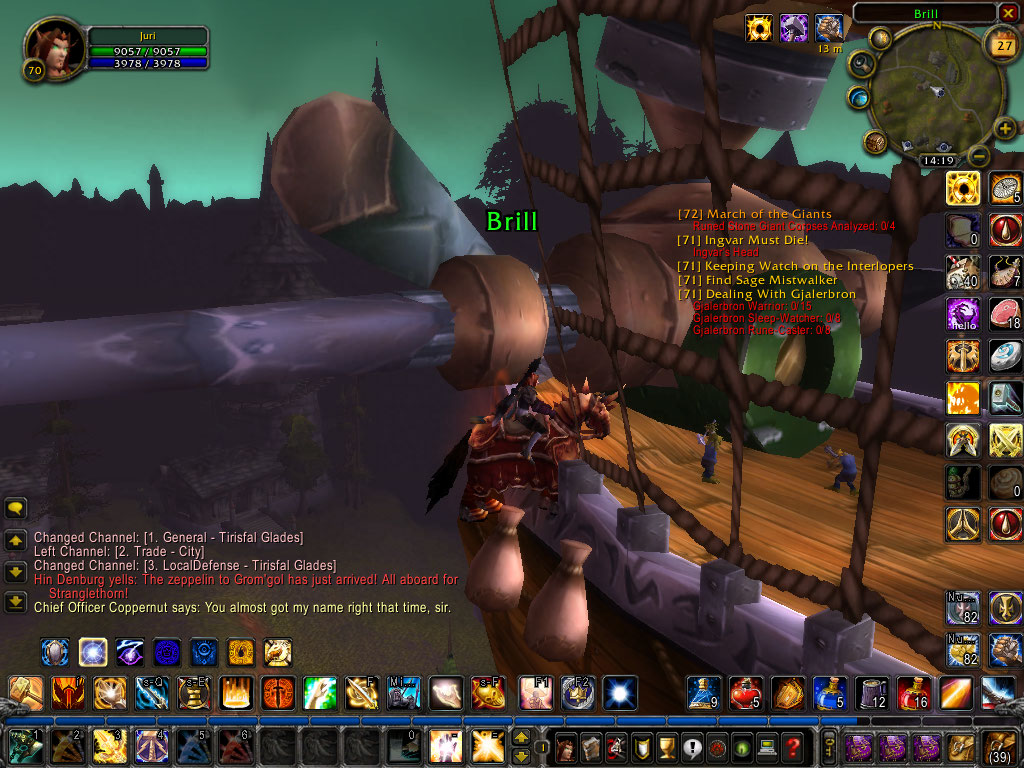The height and width of the screenshot is (768, 1024).
Task: Close the minimap with the X button
Action: tap(1007, 13)
